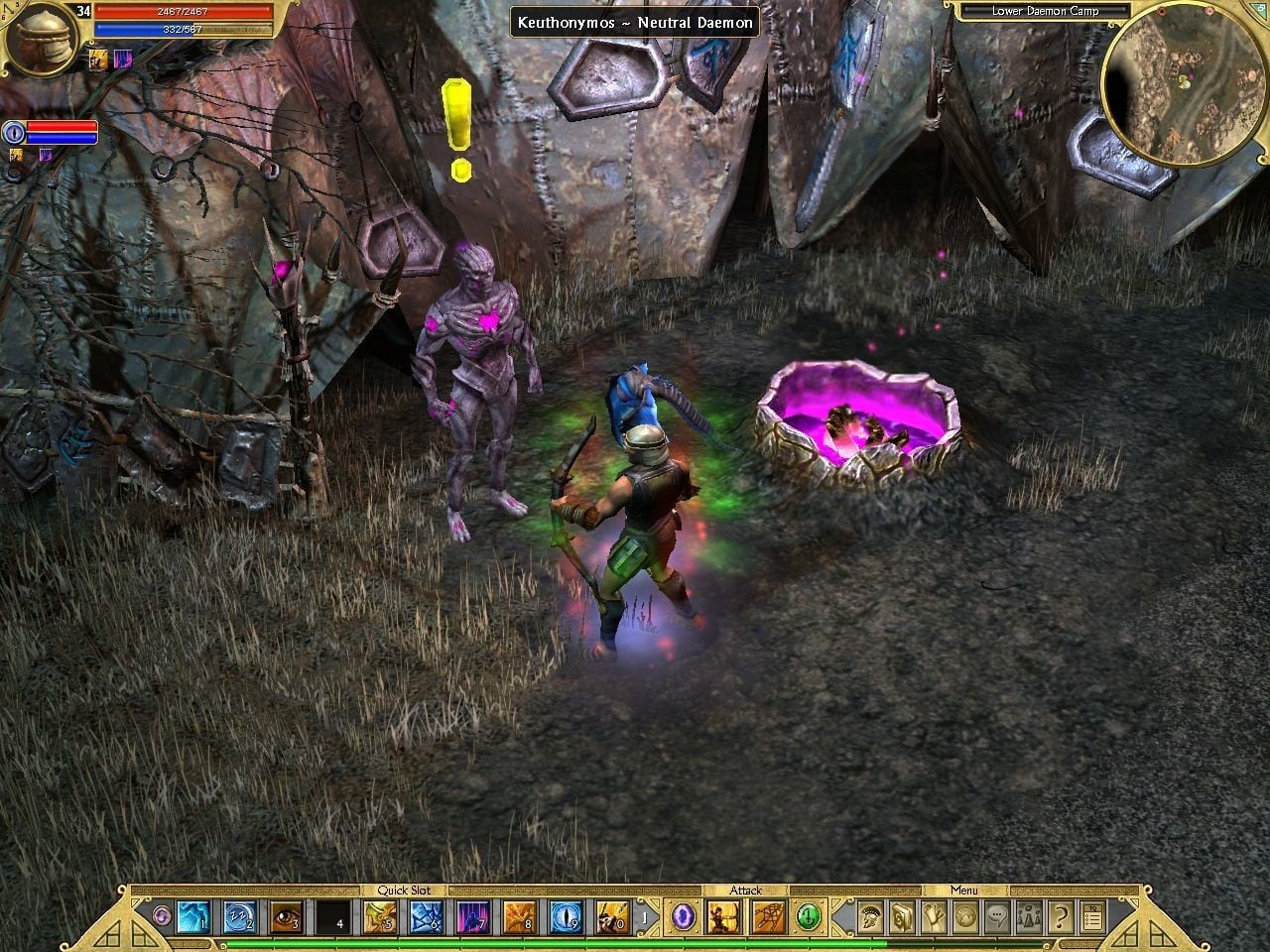
Task: Activate the lightning skill in quick slot 1
Action: [x=193, y=918]
